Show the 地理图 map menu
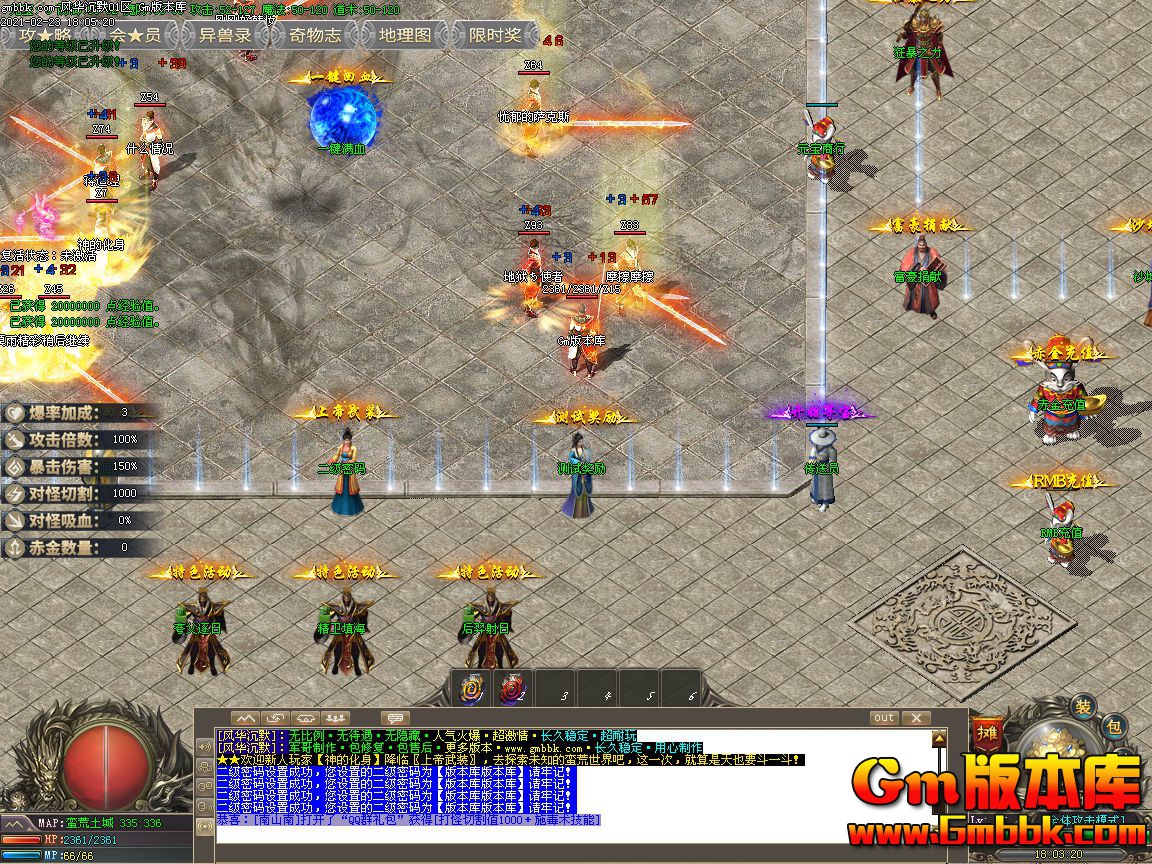The height and width of the screenshot is (864, 1152). click(x=405, y=35)
